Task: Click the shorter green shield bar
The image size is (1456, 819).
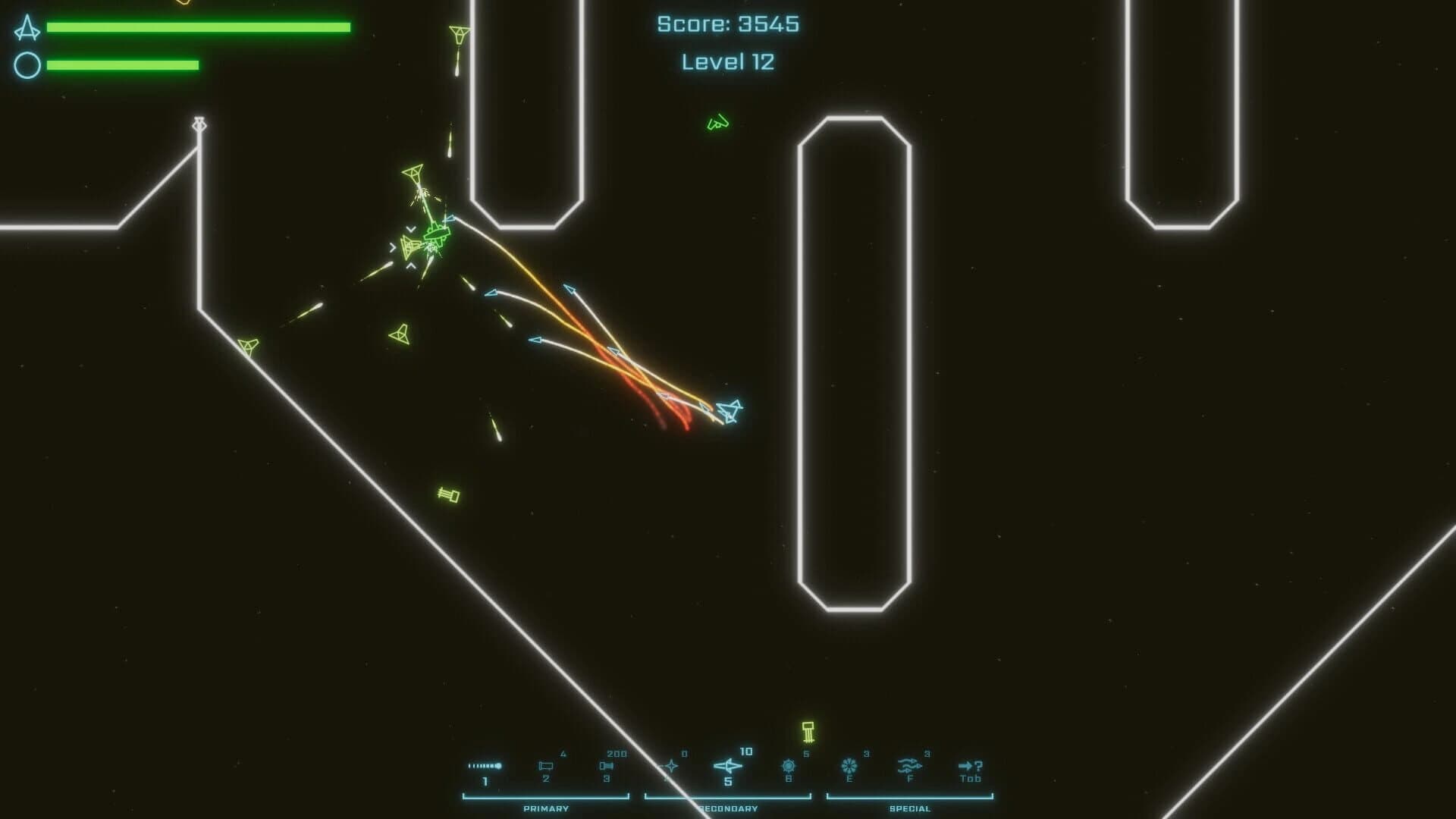Action: (123, 64)
